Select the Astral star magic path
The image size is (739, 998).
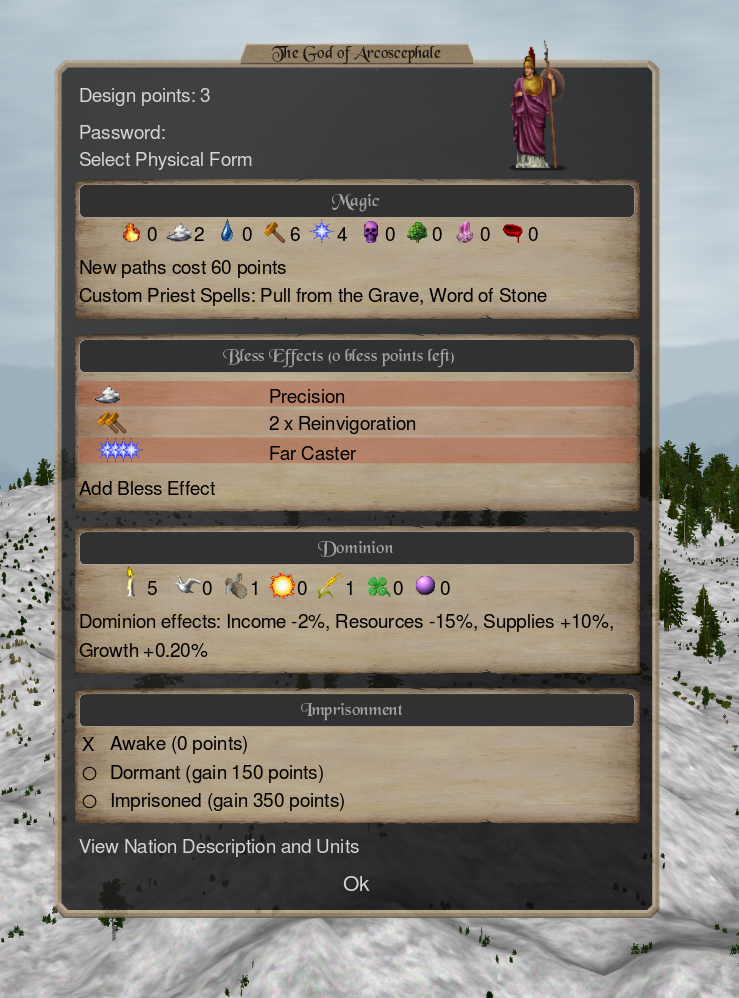(322, 234)
